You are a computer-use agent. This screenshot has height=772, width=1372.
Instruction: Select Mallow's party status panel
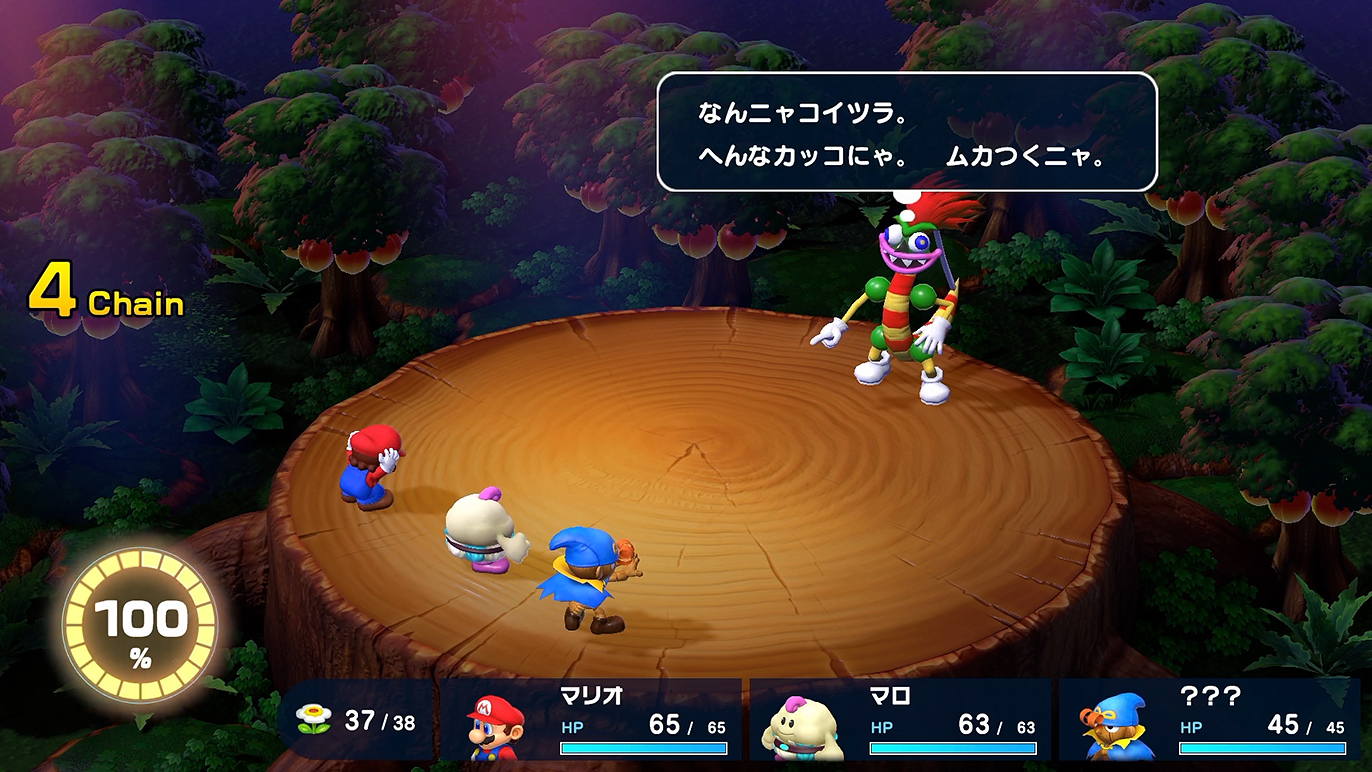pos(901,720)
